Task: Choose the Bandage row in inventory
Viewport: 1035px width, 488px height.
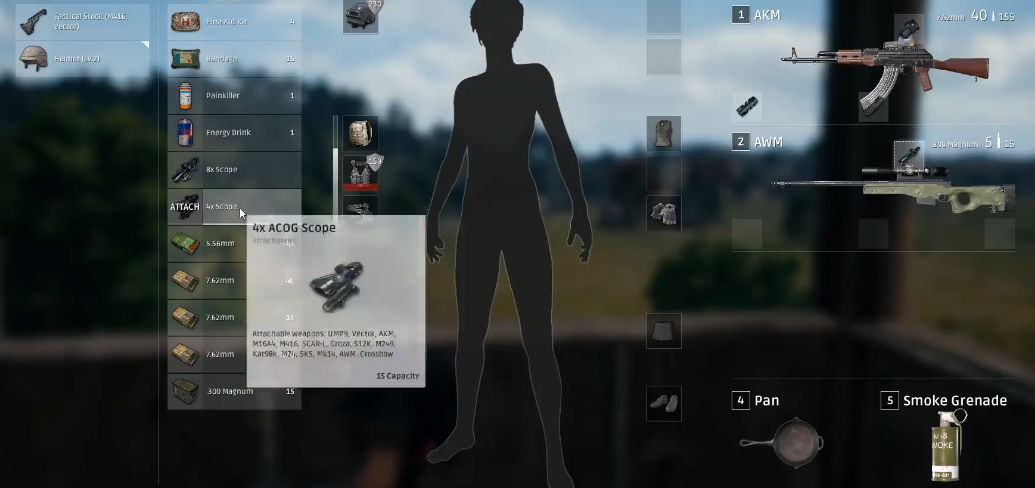Action: pos(234,59)
